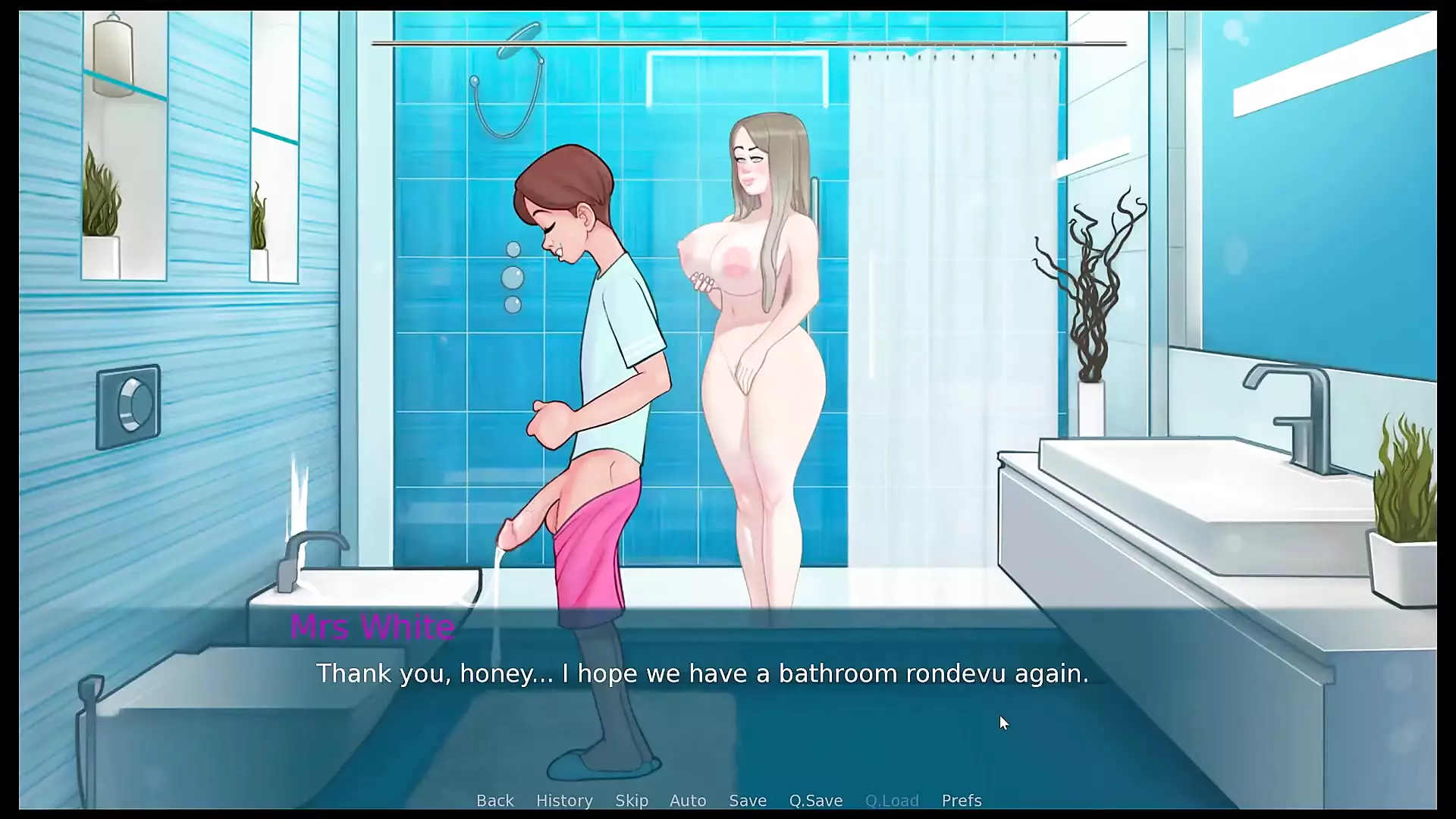
Task: Quick save with Q.Save
Action: (816, 801)
